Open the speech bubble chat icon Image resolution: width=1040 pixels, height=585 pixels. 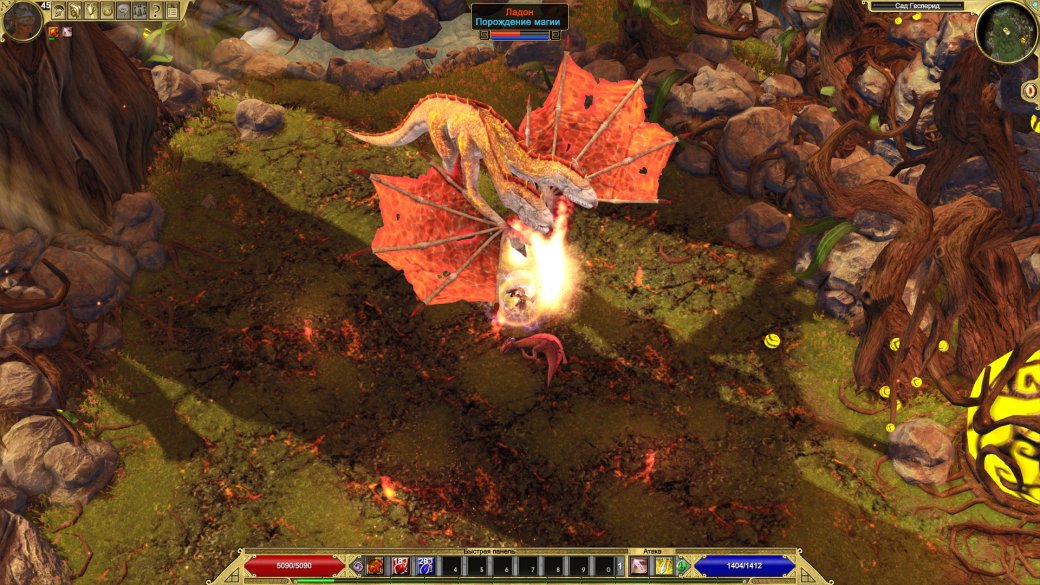(122, 11)
